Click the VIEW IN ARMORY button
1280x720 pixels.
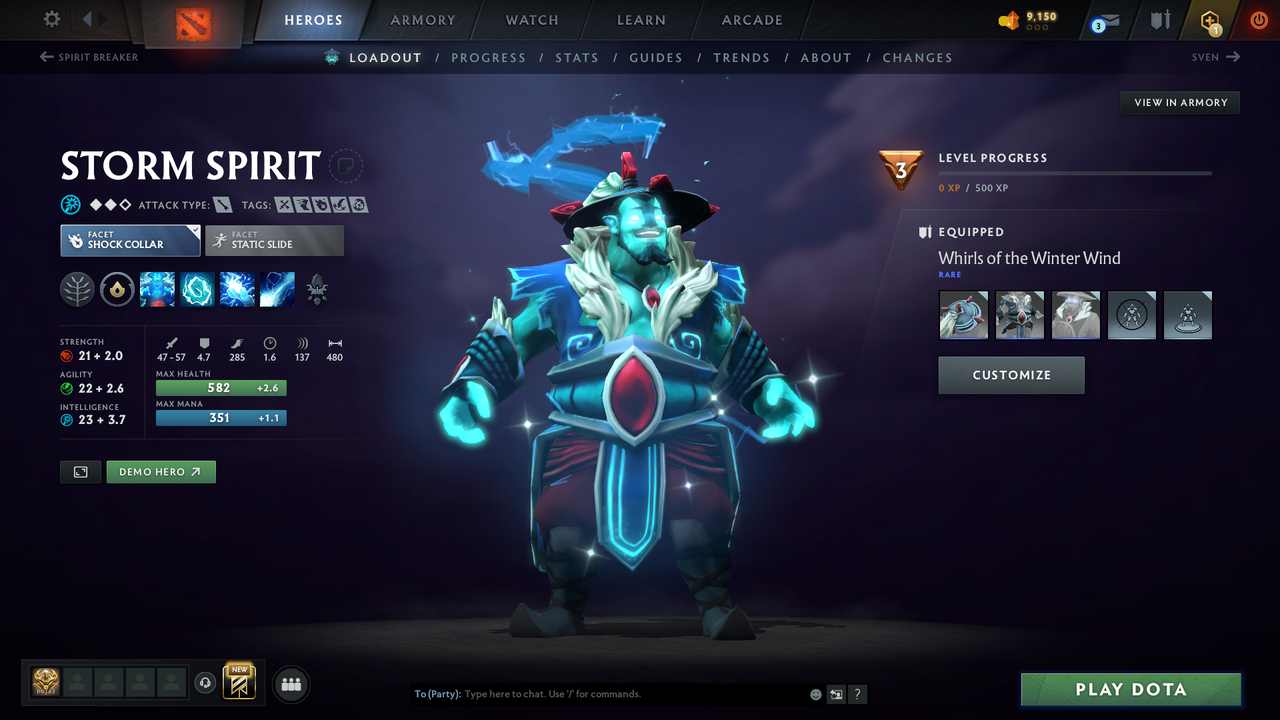tap(1179, 102)
